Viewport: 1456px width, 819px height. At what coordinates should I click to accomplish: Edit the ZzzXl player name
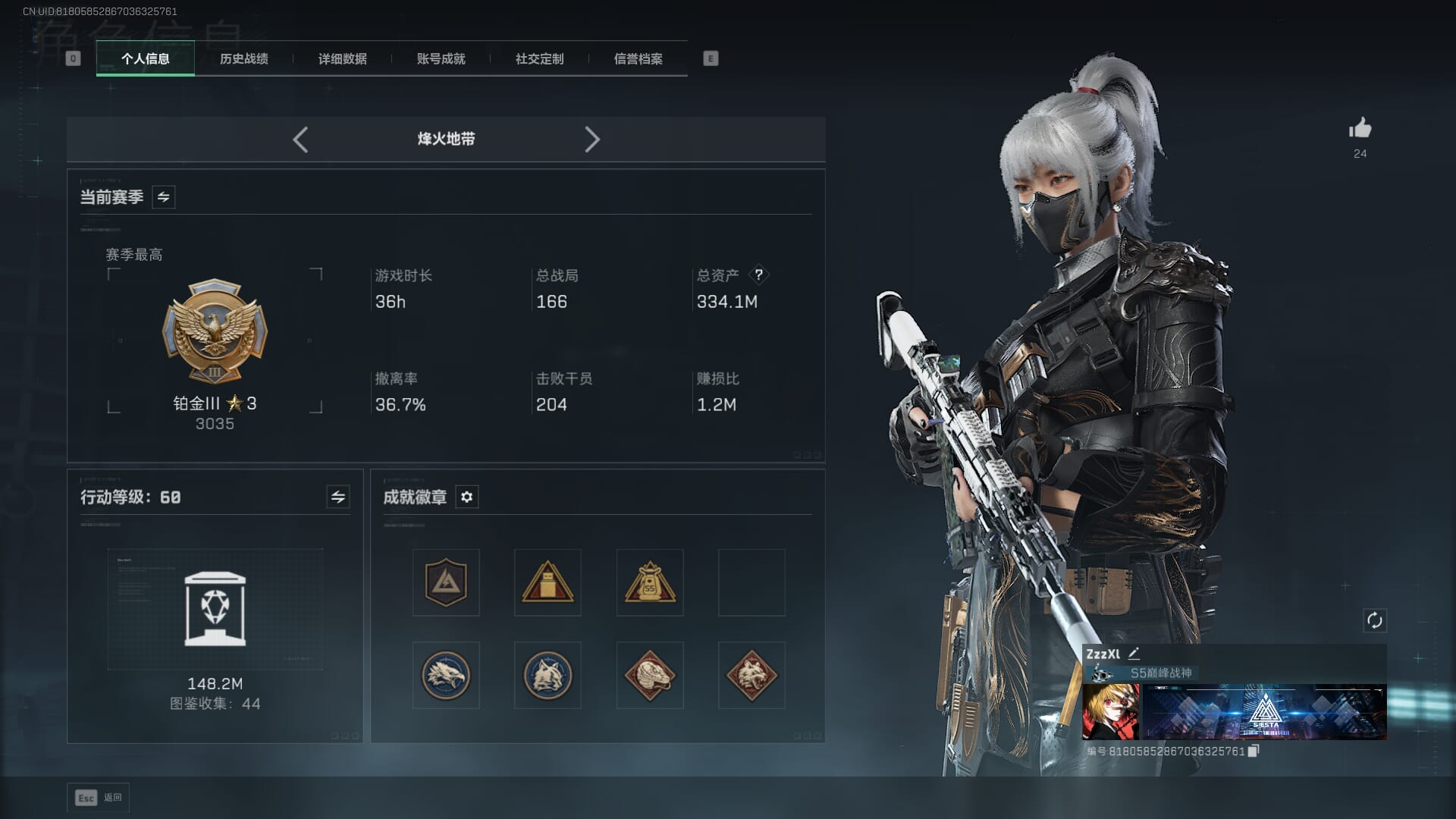tap(1134, 654)
